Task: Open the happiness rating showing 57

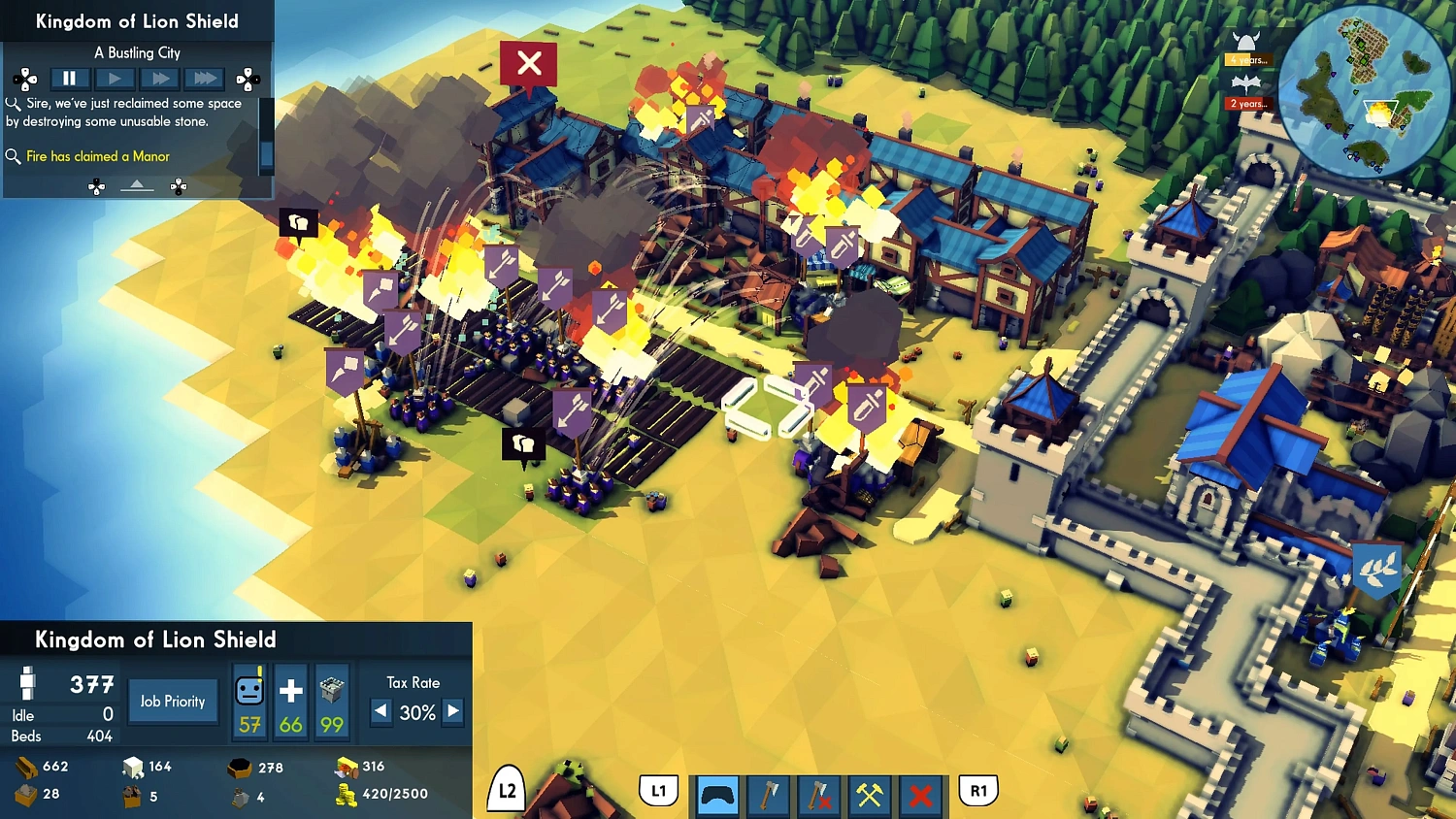Action: [x=248, y=700]
